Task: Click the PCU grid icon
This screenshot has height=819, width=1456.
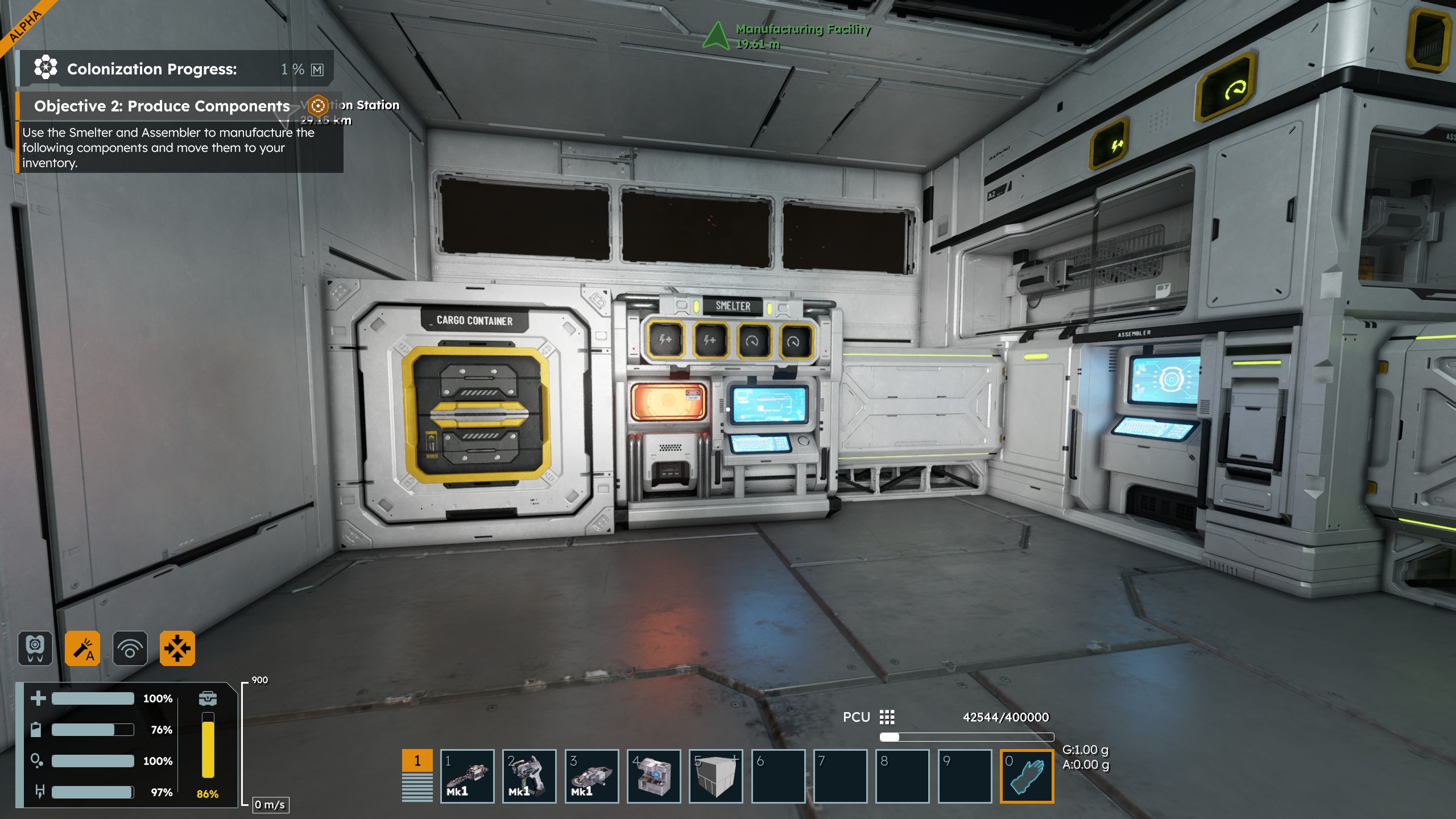Action: (887, 717)
